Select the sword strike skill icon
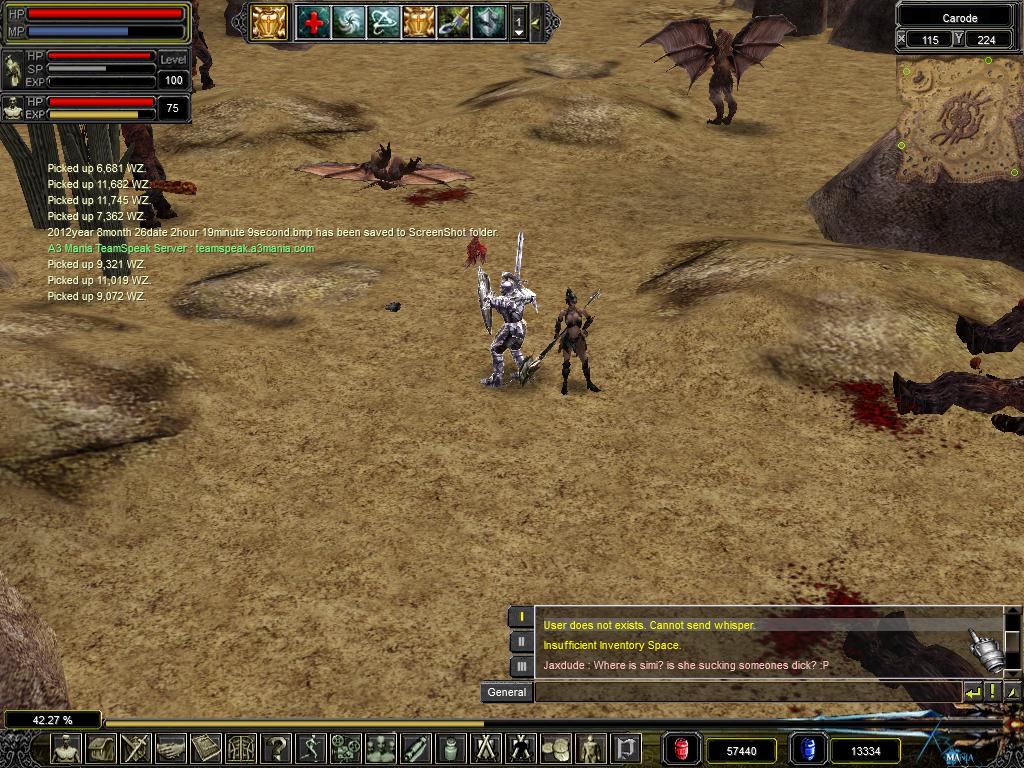The width and height of the screenshot is (1024, 768). tap(453, 22)
